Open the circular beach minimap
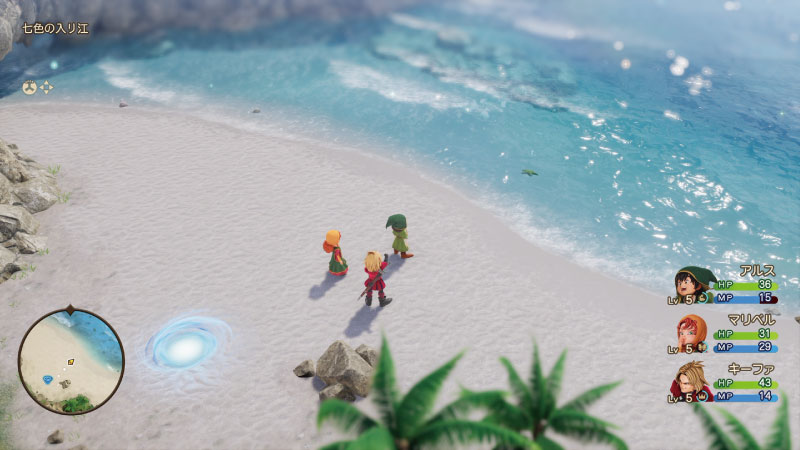 [x=71, y=361]
